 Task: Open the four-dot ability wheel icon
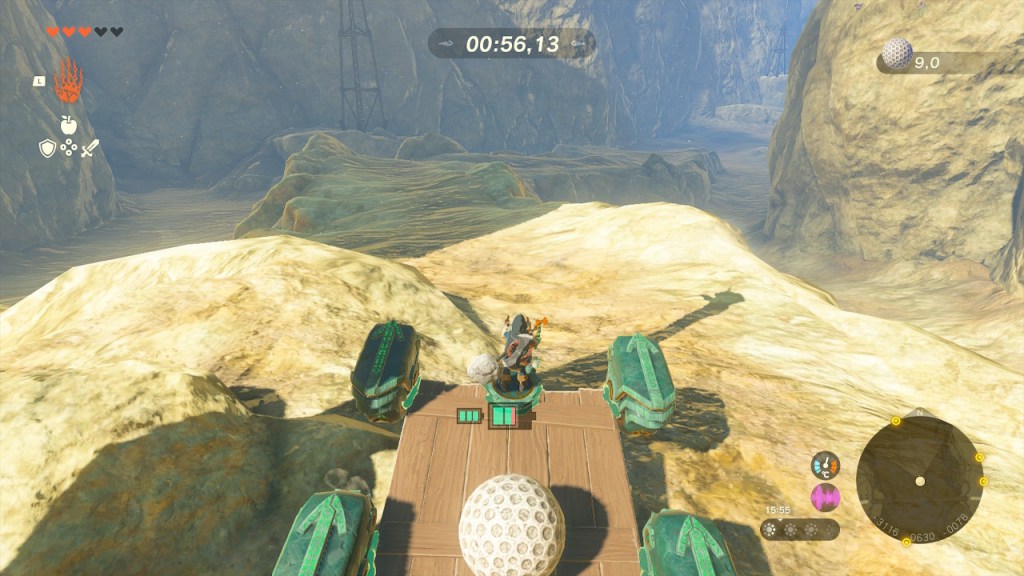(x=68, y=148)
